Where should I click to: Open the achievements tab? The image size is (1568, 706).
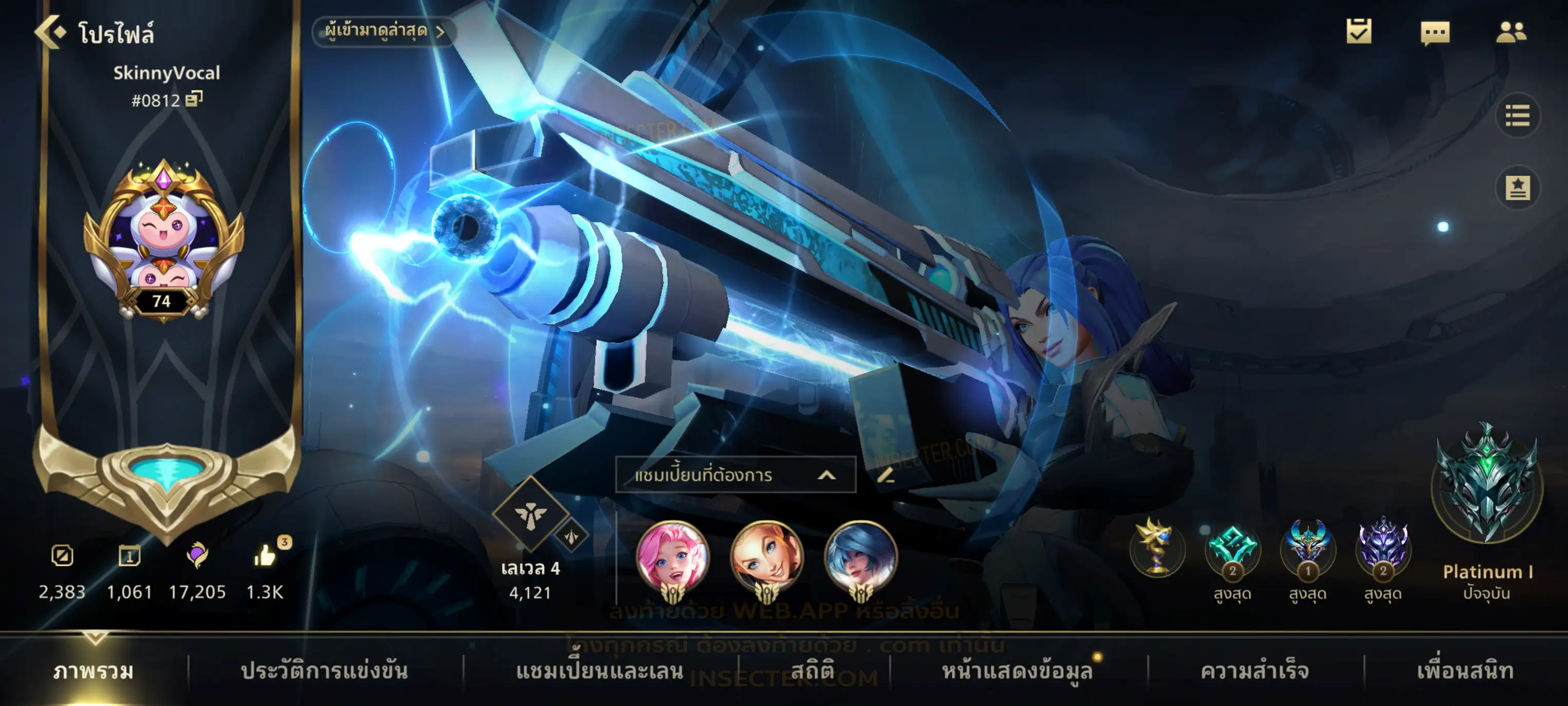[1255, 671]
